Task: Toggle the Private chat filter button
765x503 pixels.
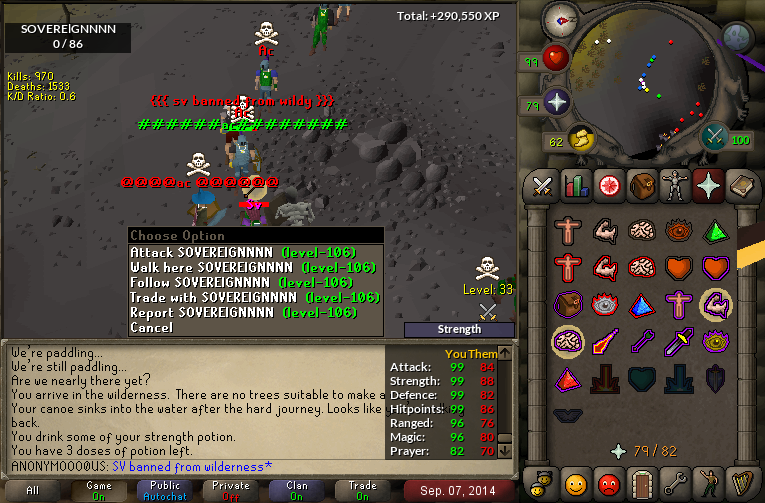Action: pyautogui.click(x=231, y=490)
